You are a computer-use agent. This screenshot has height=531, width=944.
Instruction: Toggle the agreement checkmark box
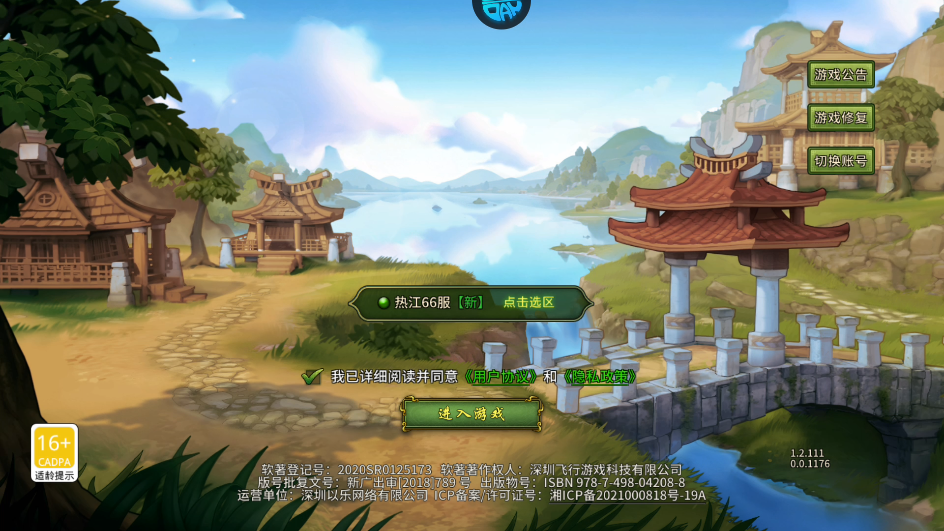(313, 377)
